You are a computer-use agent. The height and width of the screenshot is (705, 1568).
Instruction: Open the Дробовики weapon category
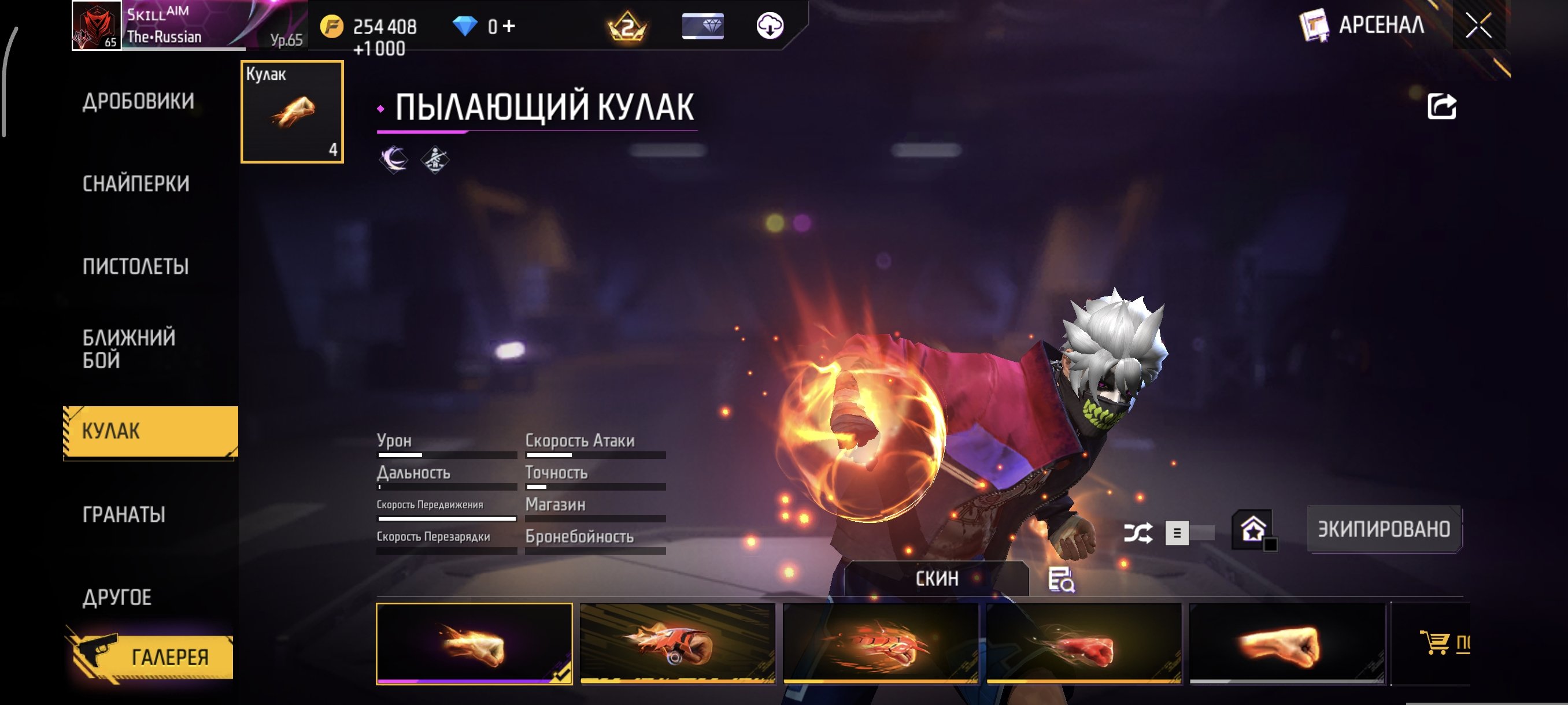pyautogui.click(x=138, y=101)
